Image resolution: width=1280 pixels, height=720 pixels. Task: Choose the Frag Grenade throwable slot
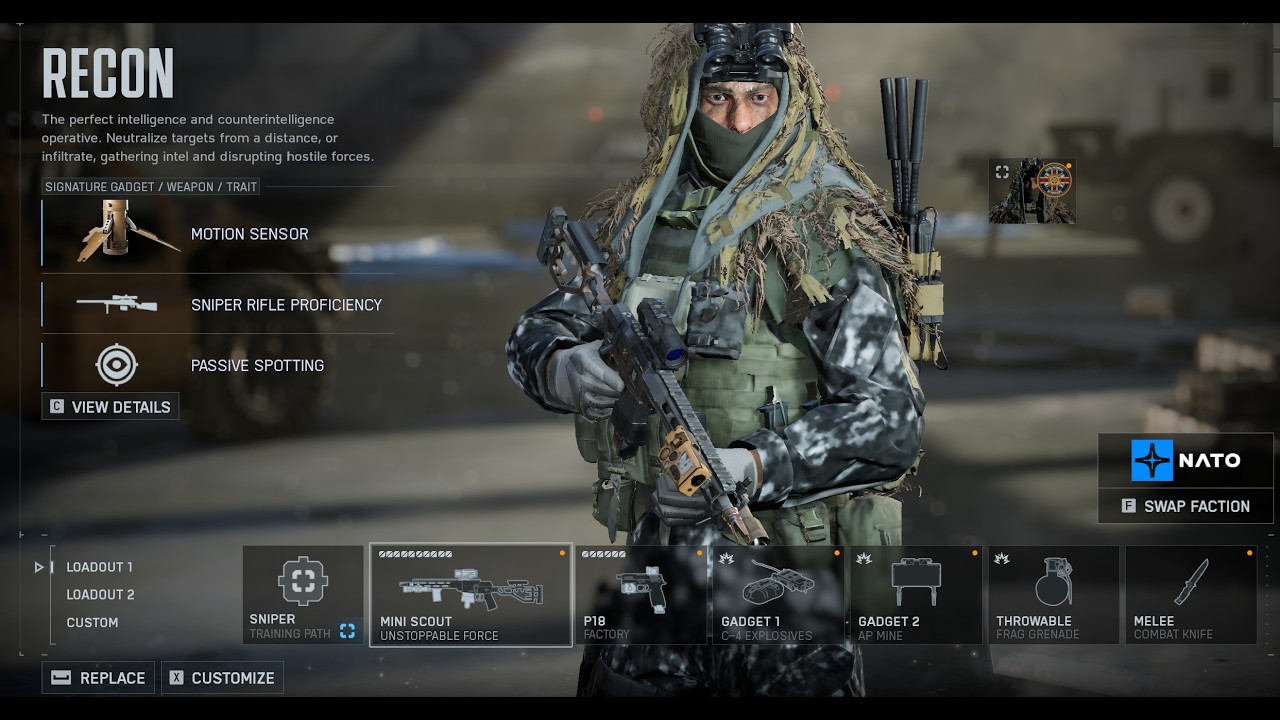pos(1053,595)
